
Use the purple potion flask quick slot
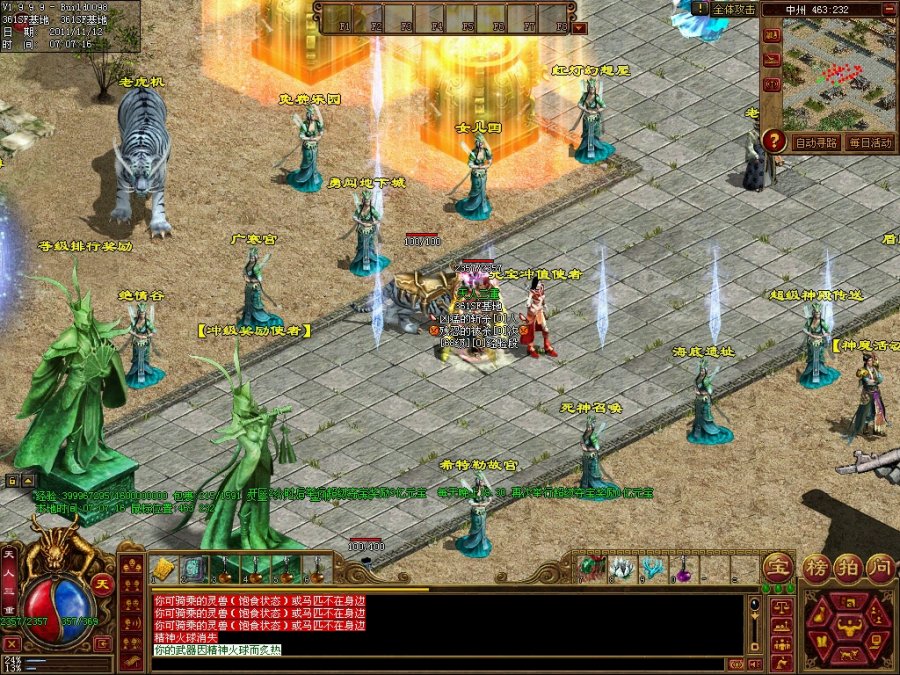[684, 569]
